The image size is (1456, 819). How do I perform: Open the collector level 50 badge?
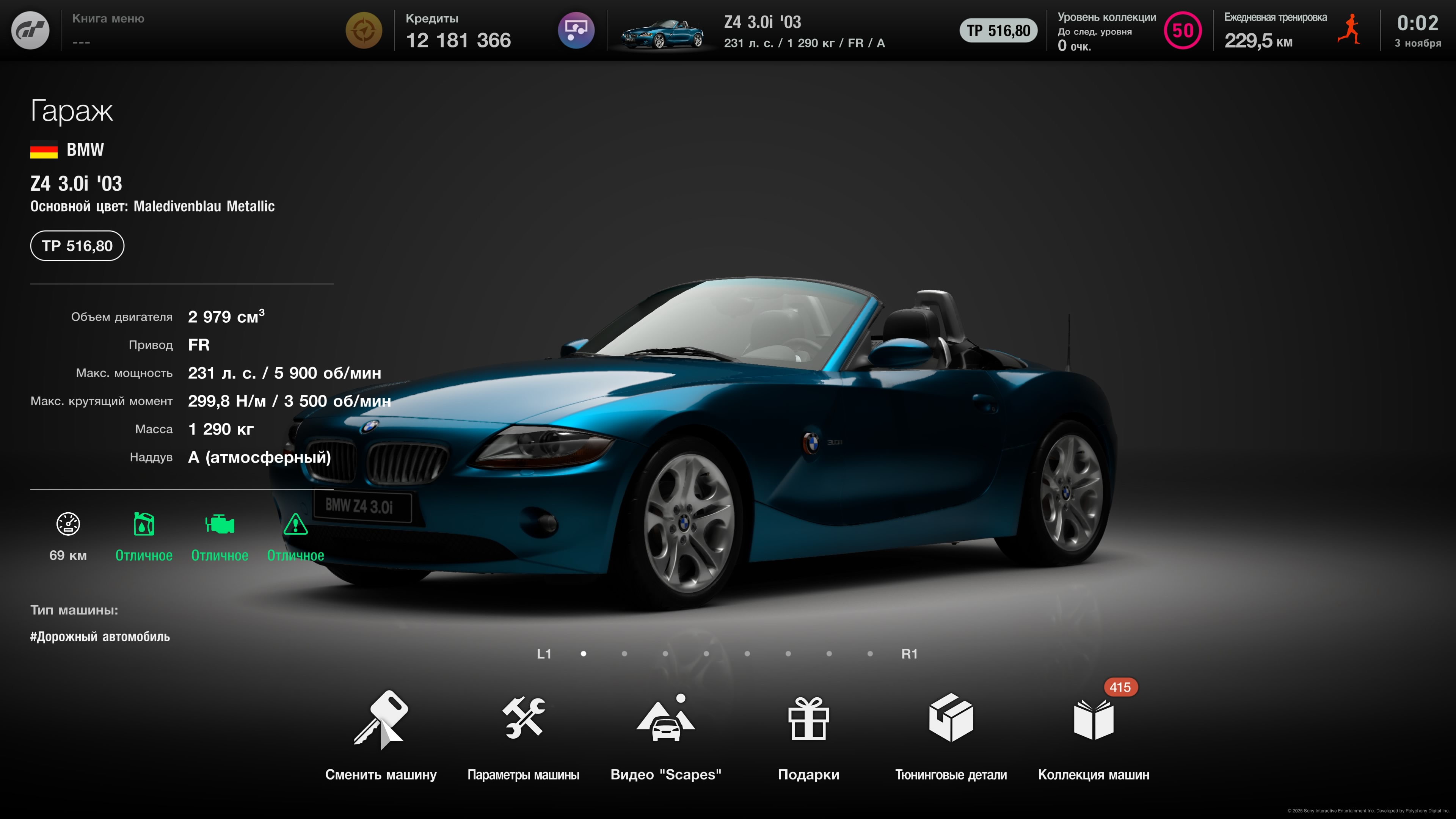1183,30
